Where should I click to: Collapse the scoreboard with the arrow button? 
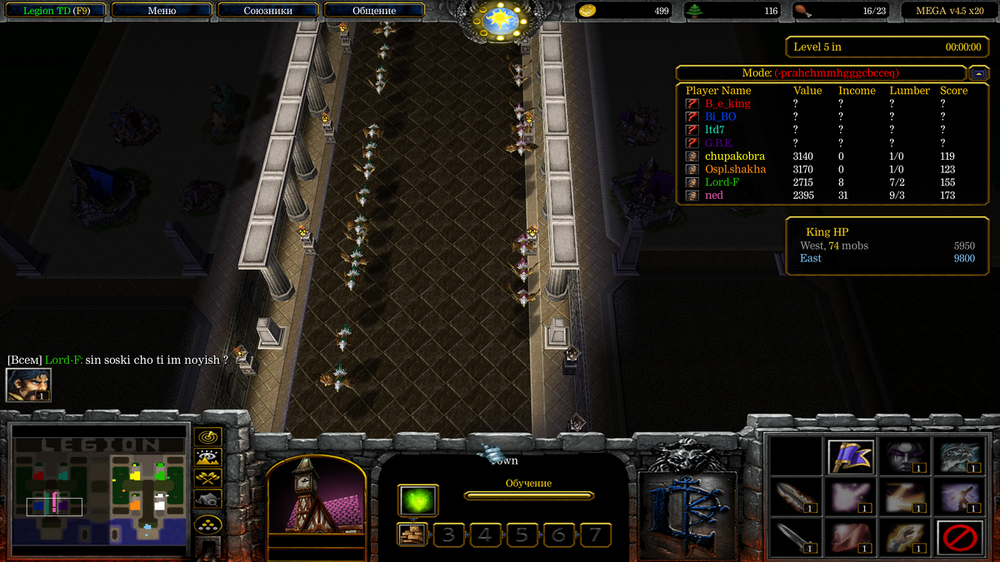pyautogui.click(x=979, y=73)
